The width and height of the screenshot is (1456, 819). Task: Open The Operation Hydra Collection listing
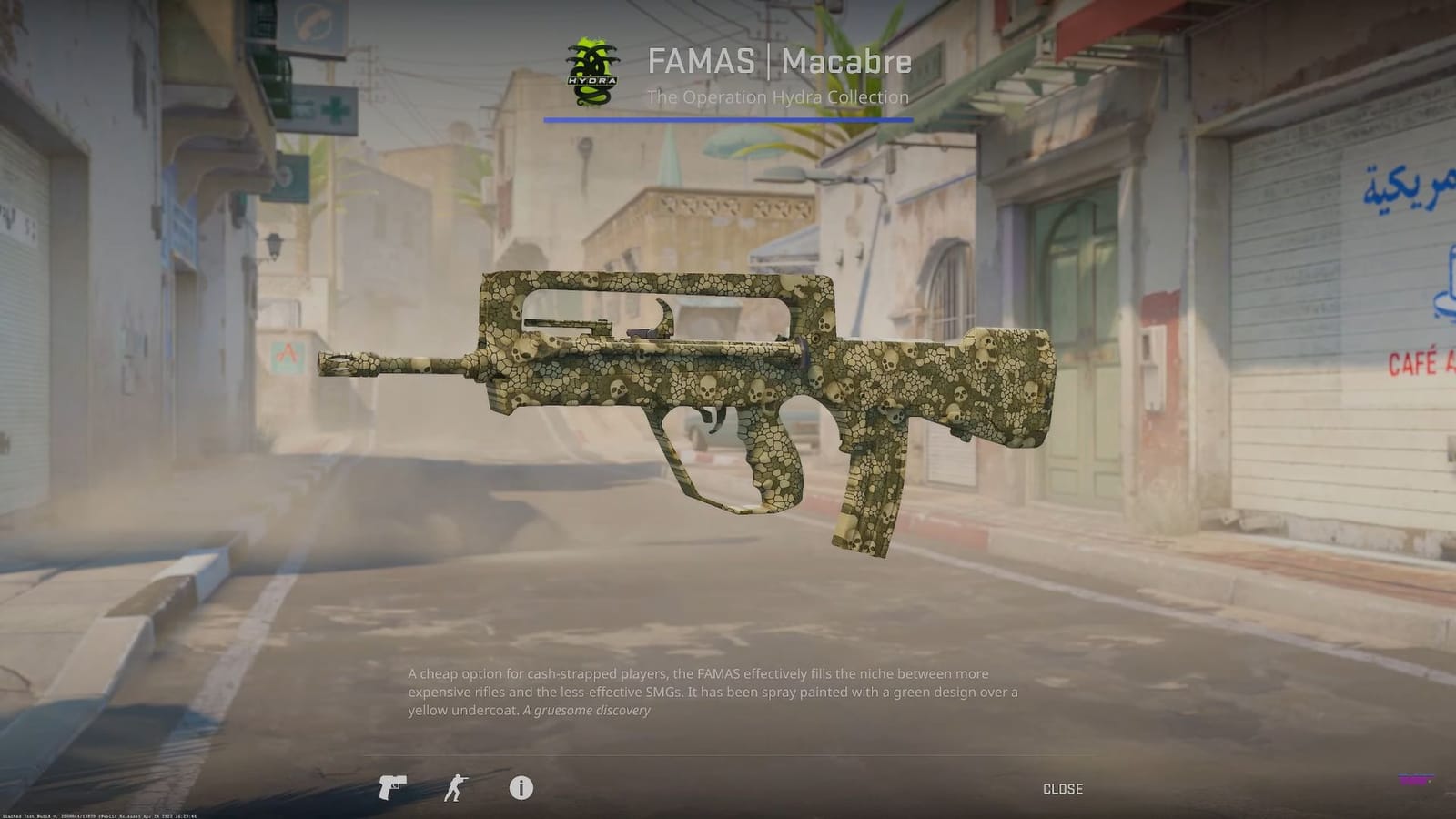[x=776, y=97]
